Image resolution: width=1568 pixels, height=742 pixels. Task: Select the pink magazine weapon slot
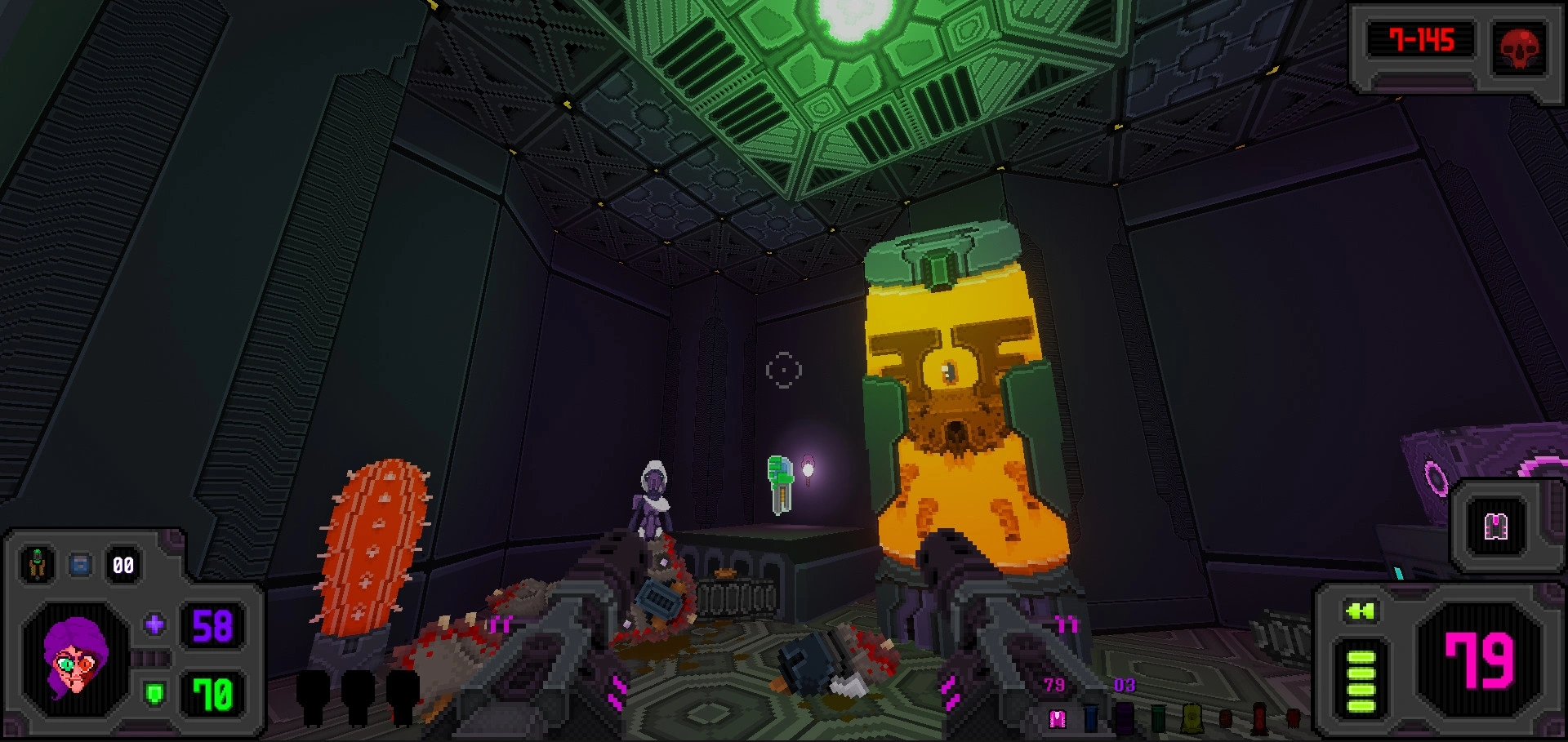[x=1495, y=527]
